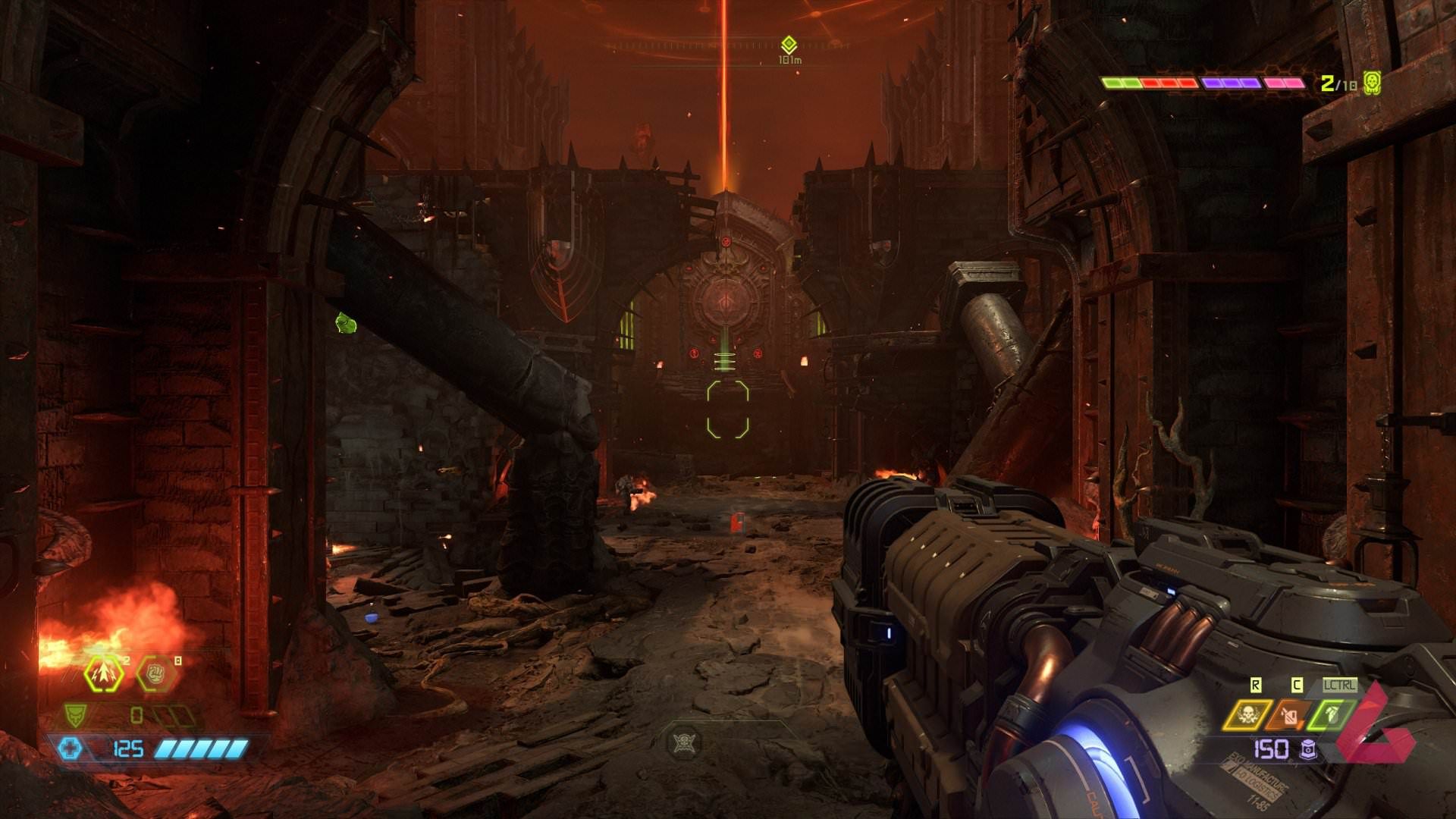Screen dimensions: 1456x819
Task: Select the Blood Punch fist icon
Action: tap(155, 673)
